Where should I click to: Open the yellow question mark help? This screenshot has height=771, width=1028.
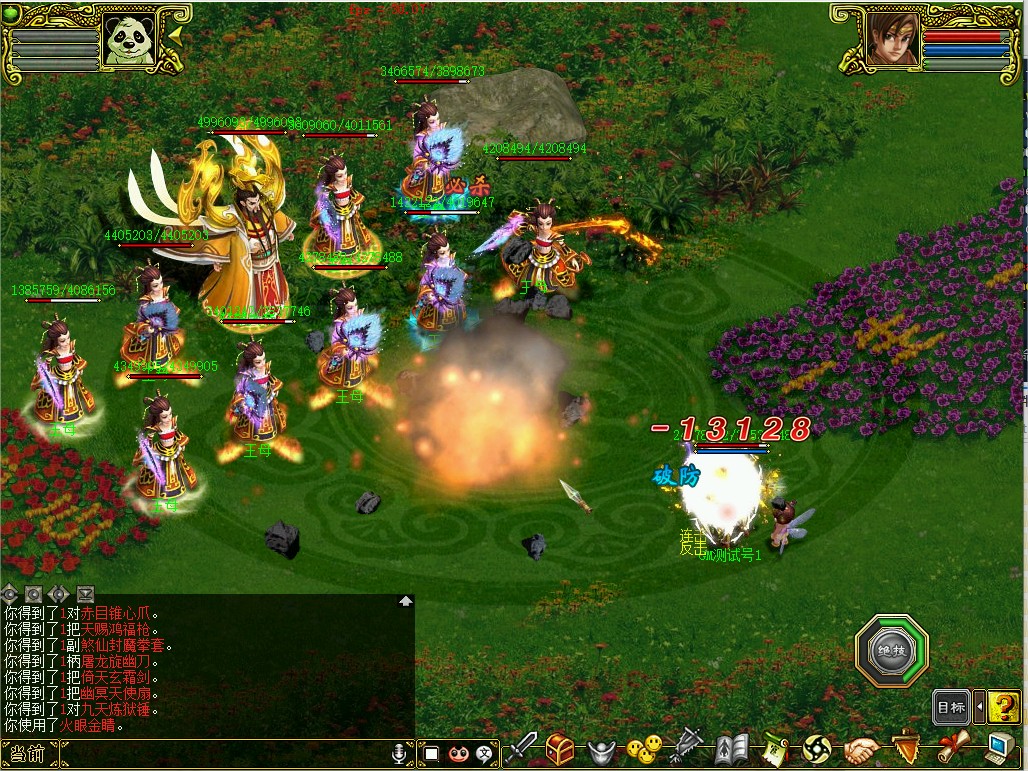click(x=1004, y=707)
